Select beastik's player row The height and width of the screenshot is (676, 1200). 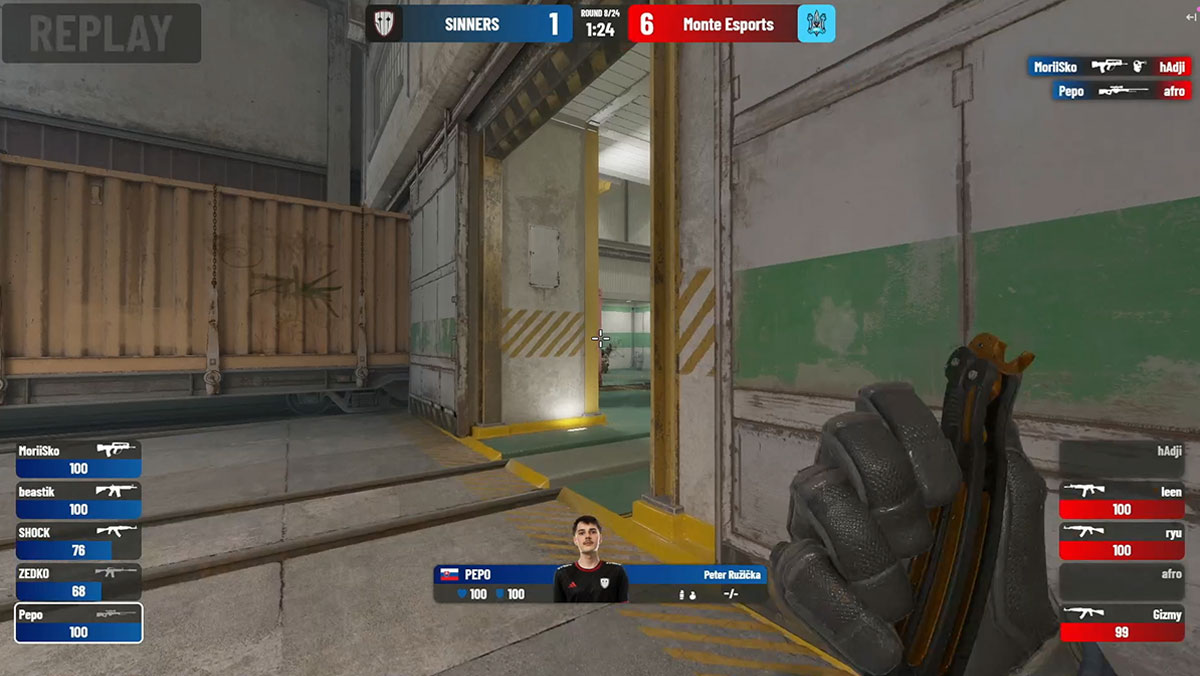78,500
